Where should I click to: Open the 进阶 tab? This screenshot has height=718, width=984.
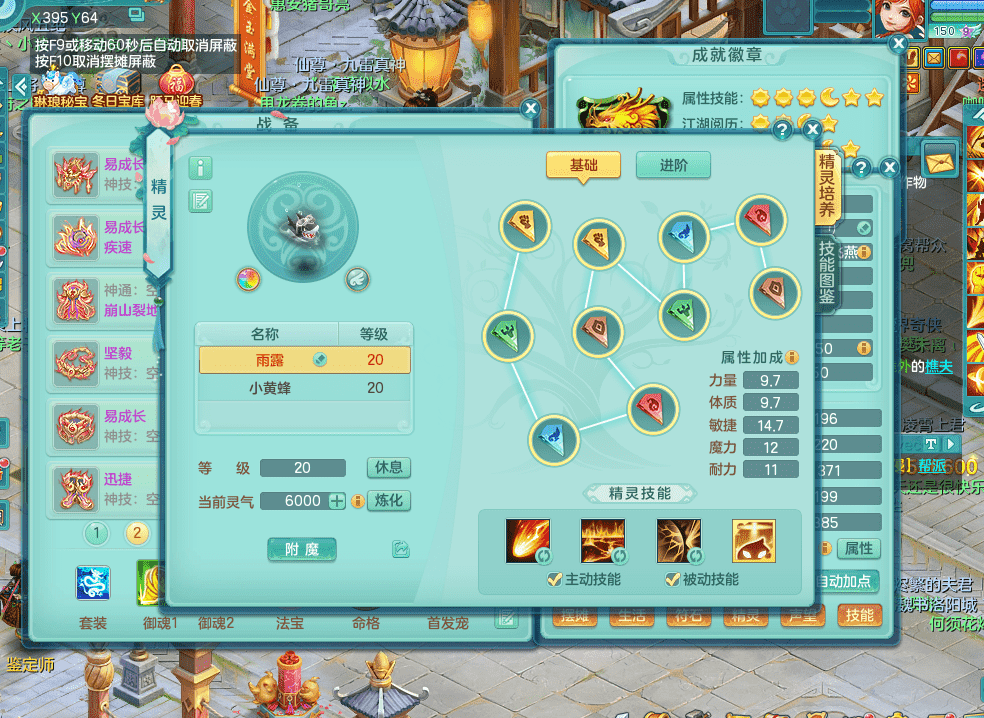673,166
